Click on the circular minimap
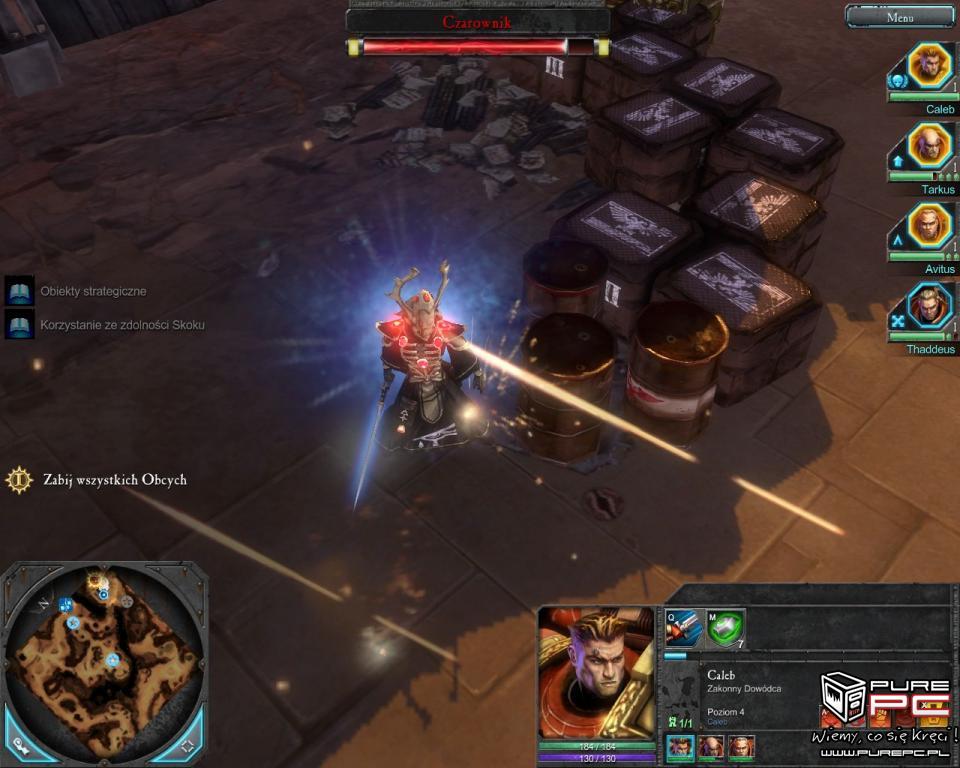The height and width of the screenshot is (768, 960). point(104,660)
